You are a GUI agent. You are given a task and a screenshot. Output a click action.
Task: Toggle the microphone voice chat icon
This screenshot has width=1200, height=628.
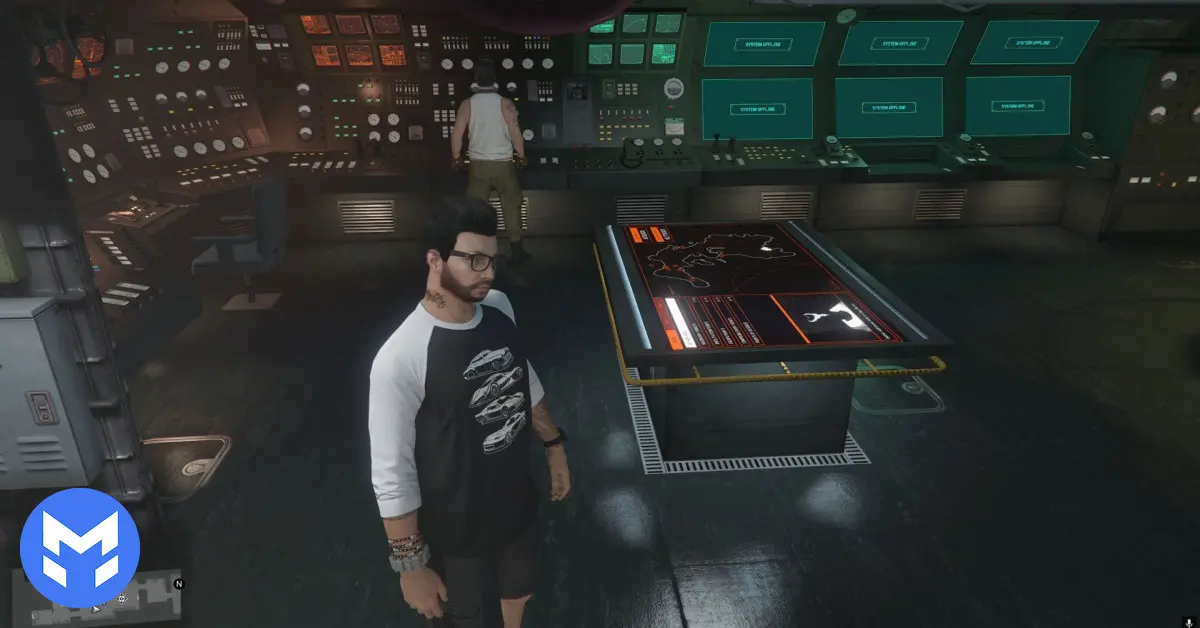point(1189,620)
